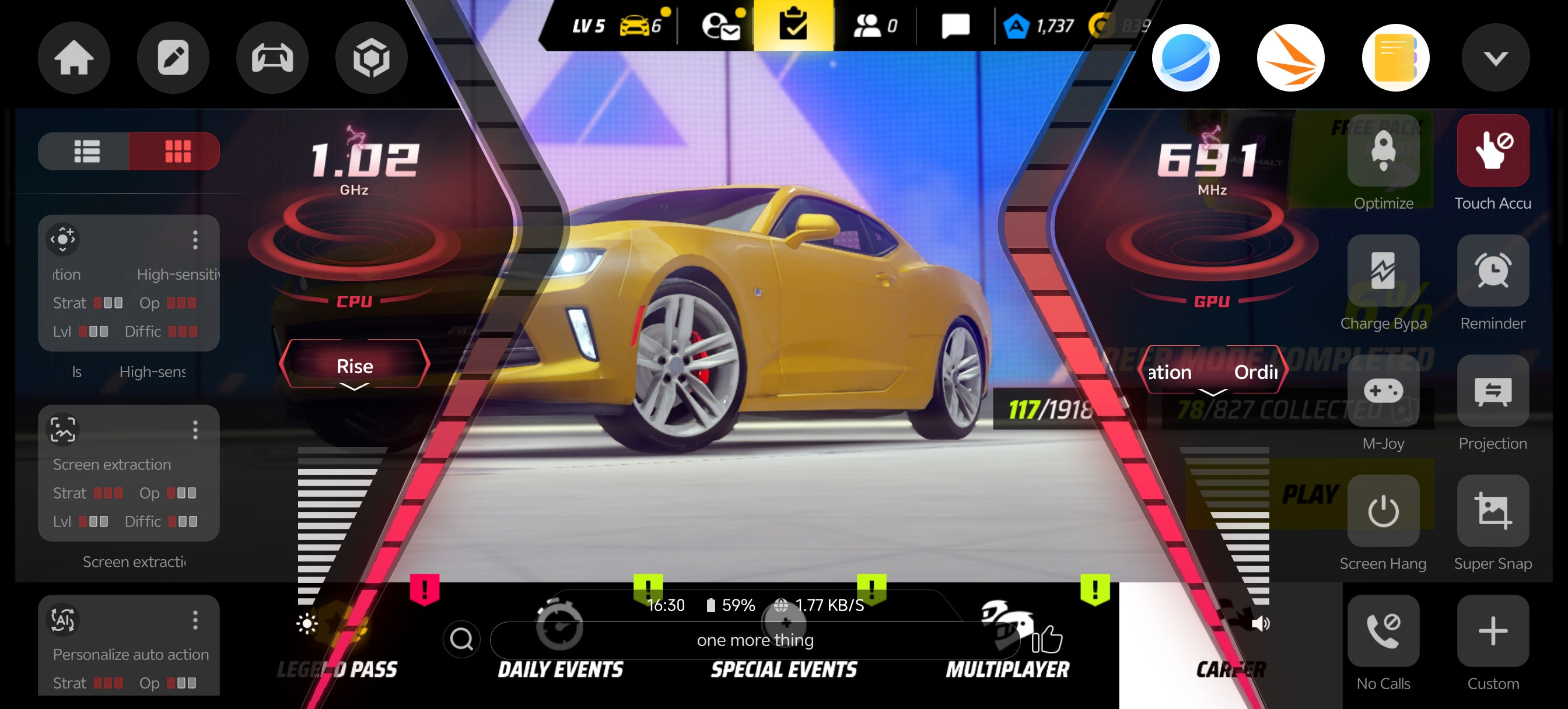
Task: Enable Charge Bypass
Action: pyautogui.click(x=1382, y=271)
